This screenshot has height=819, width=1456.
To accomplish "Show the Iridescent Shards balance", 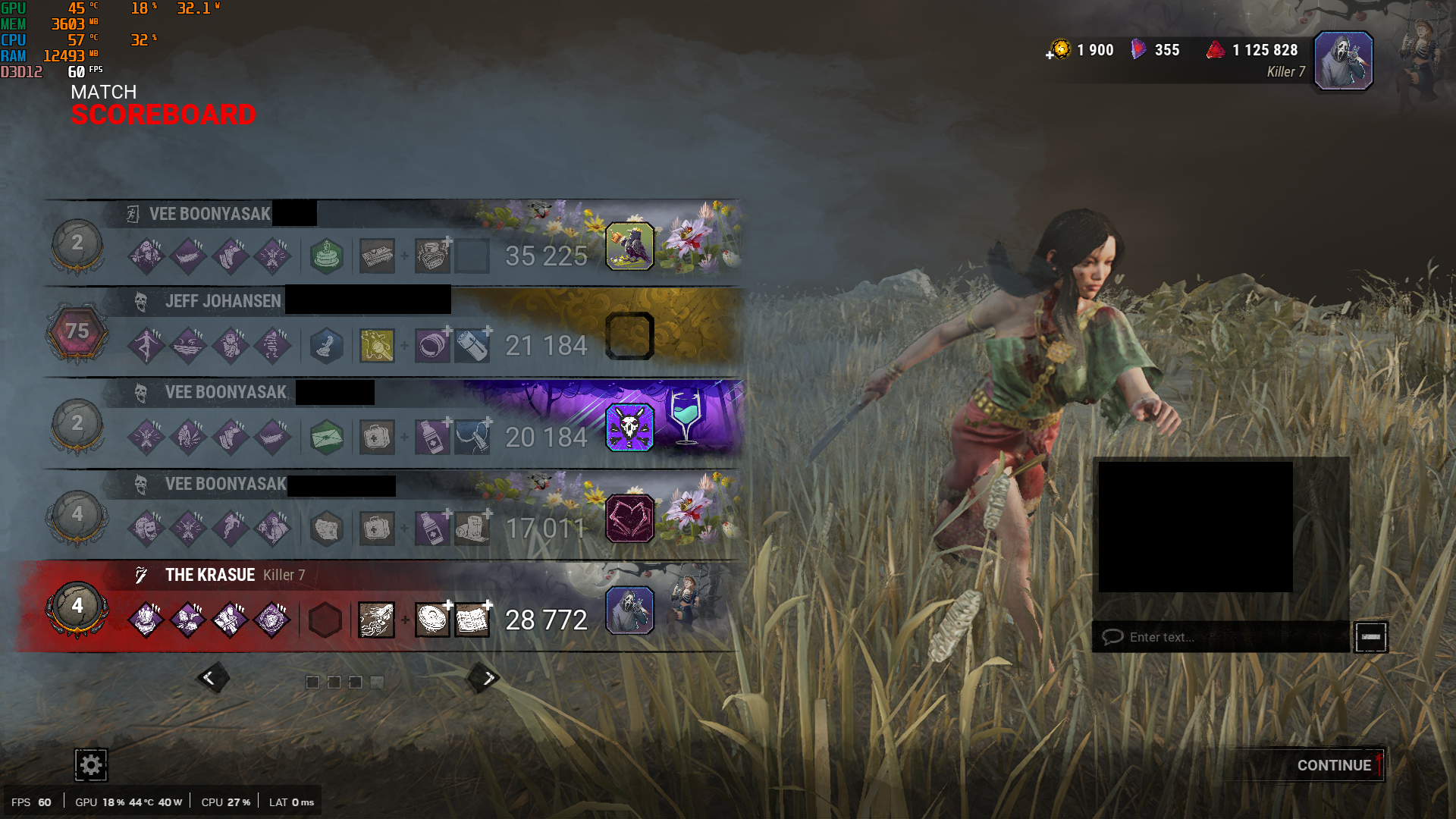I will (x=1156, y=50).
